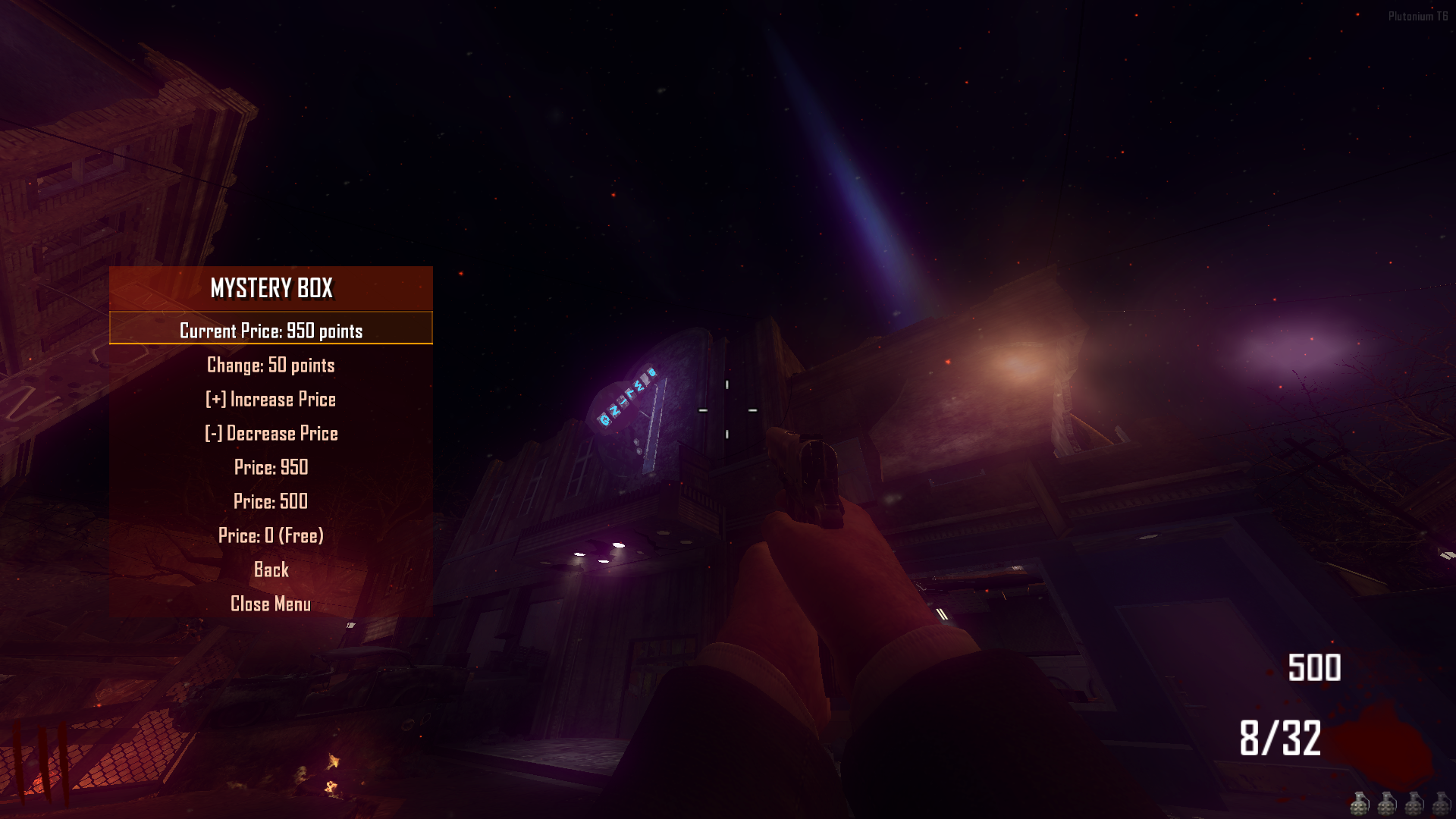Click the rightmost frag grenade icon
Screen dimensions: 1456x819
1442,805
